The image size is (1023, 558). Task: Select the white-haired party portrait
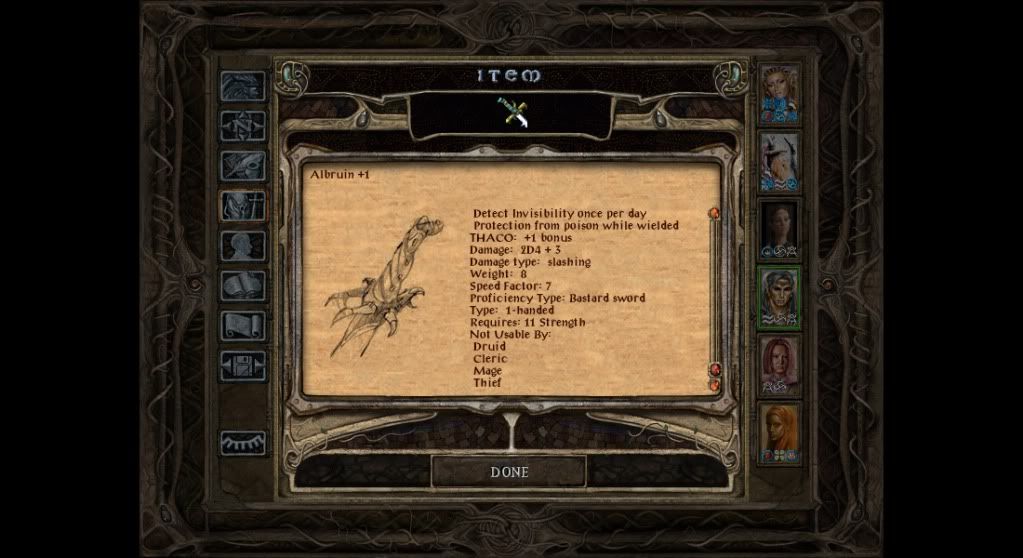779,161
